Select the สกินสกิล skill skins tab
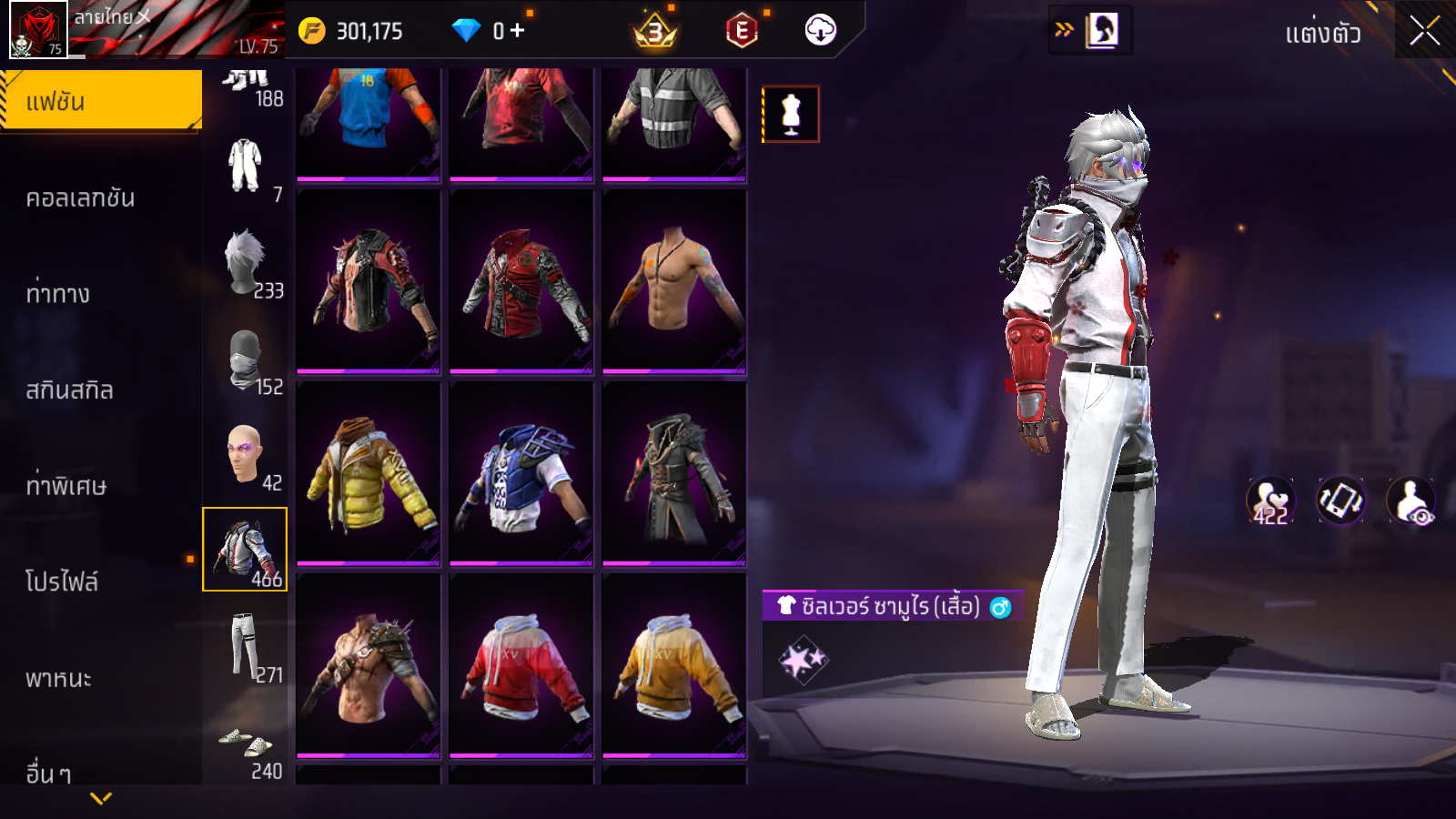This screenshot has height=819, width=1456. tap(69, 389)
